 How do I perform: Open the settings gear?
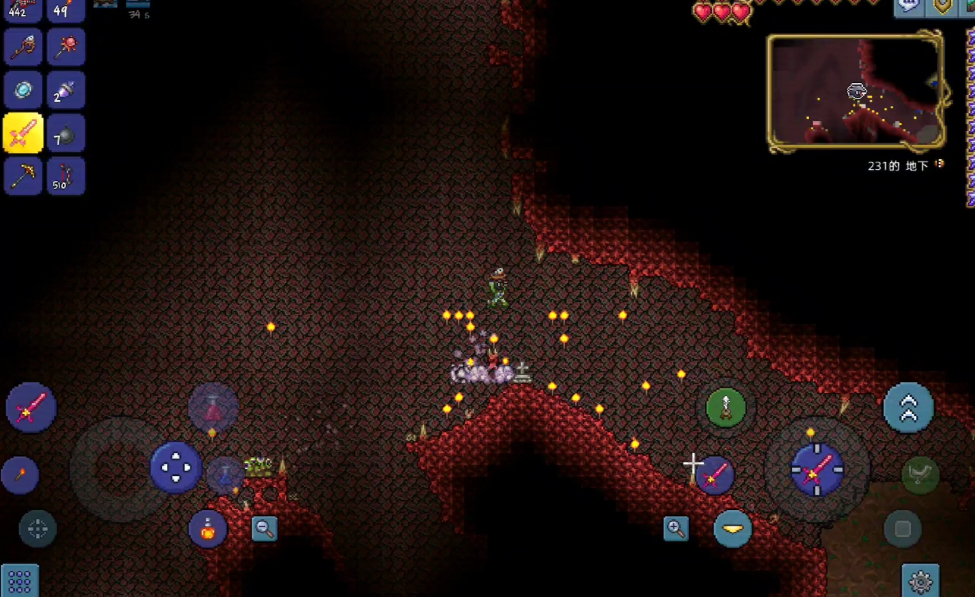click(x=920, y=580)
